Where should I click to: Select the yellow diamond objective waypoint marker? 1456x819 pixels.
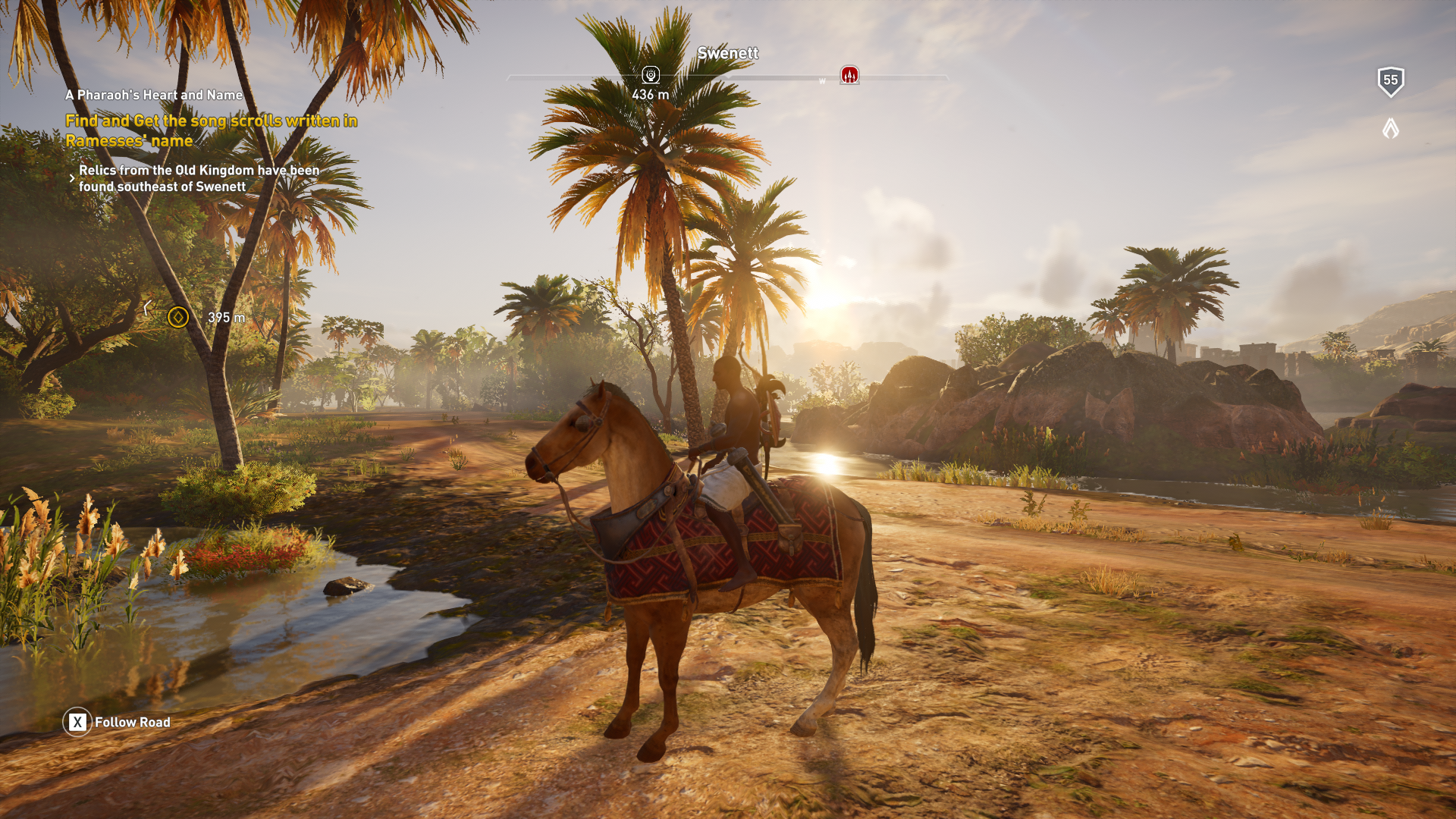178,317
